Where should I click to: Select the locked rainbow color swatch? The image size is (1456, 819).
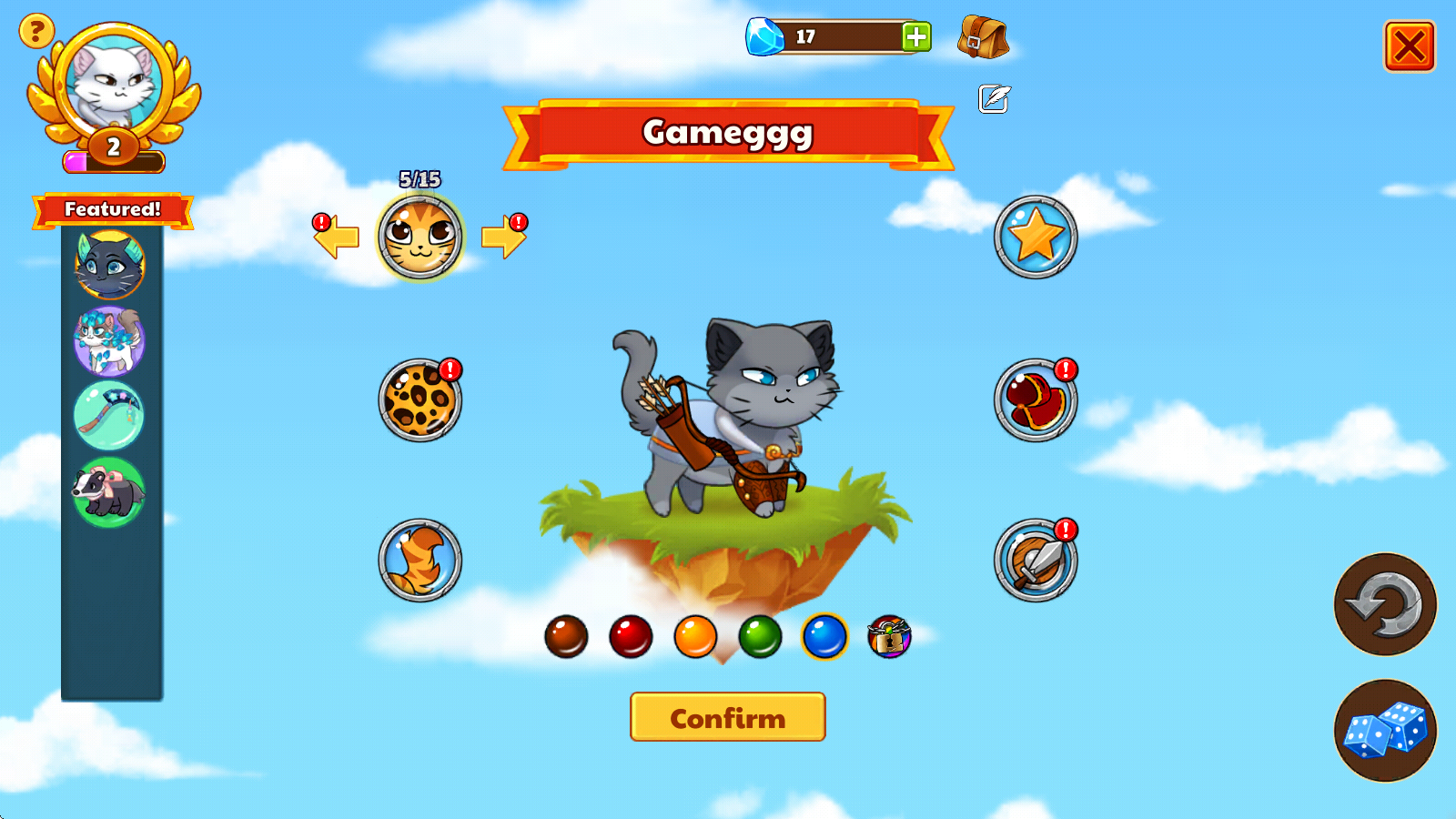click(889, 636)
